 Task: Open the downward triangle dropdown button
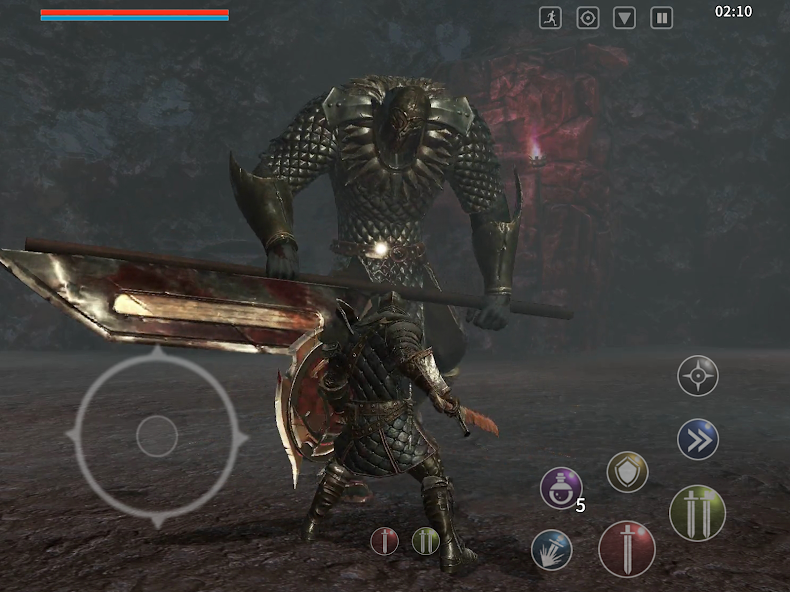click(x=625, y=18)
